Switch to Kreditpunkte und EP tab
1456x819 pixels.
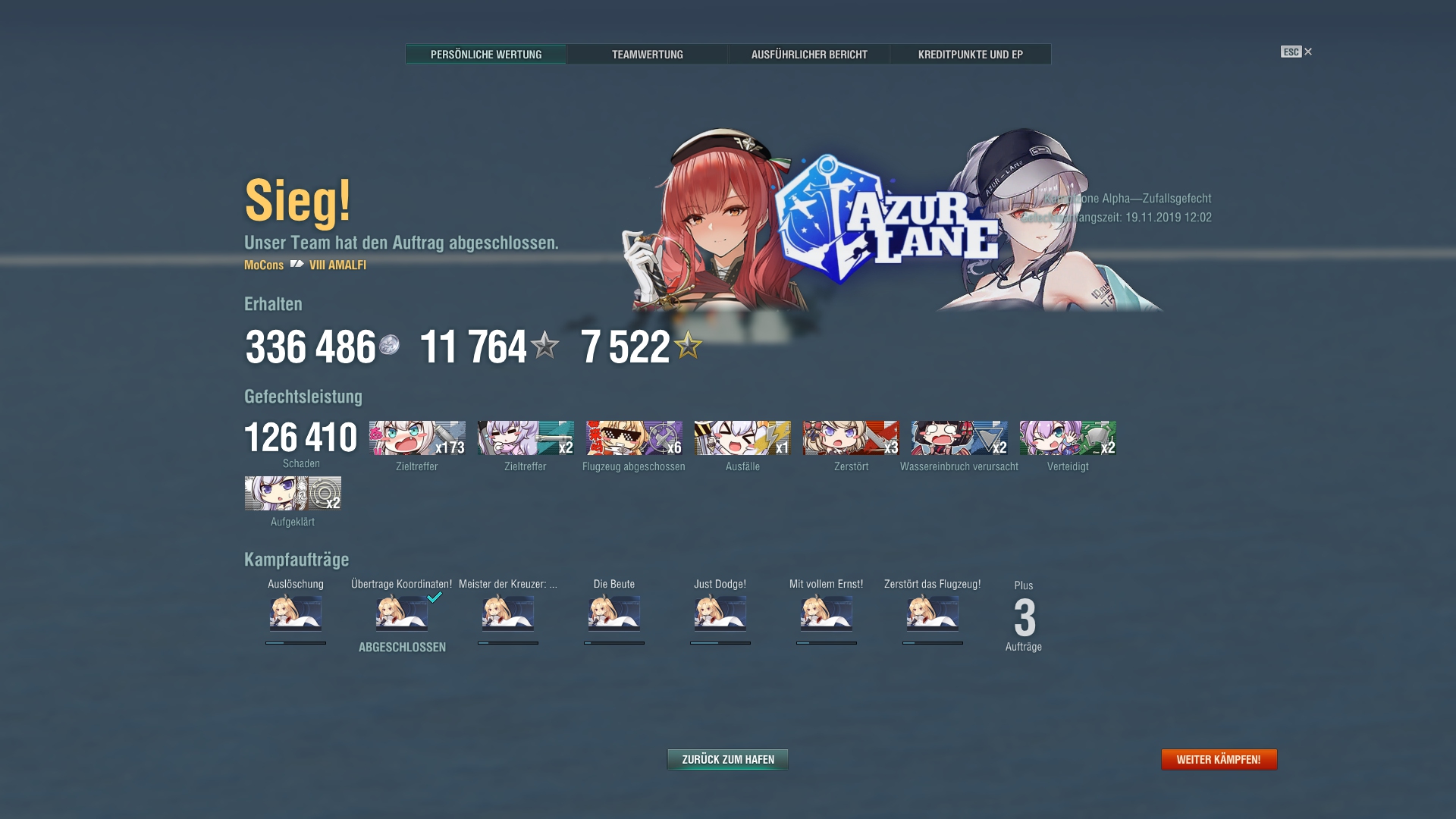[x=971, y=54]
